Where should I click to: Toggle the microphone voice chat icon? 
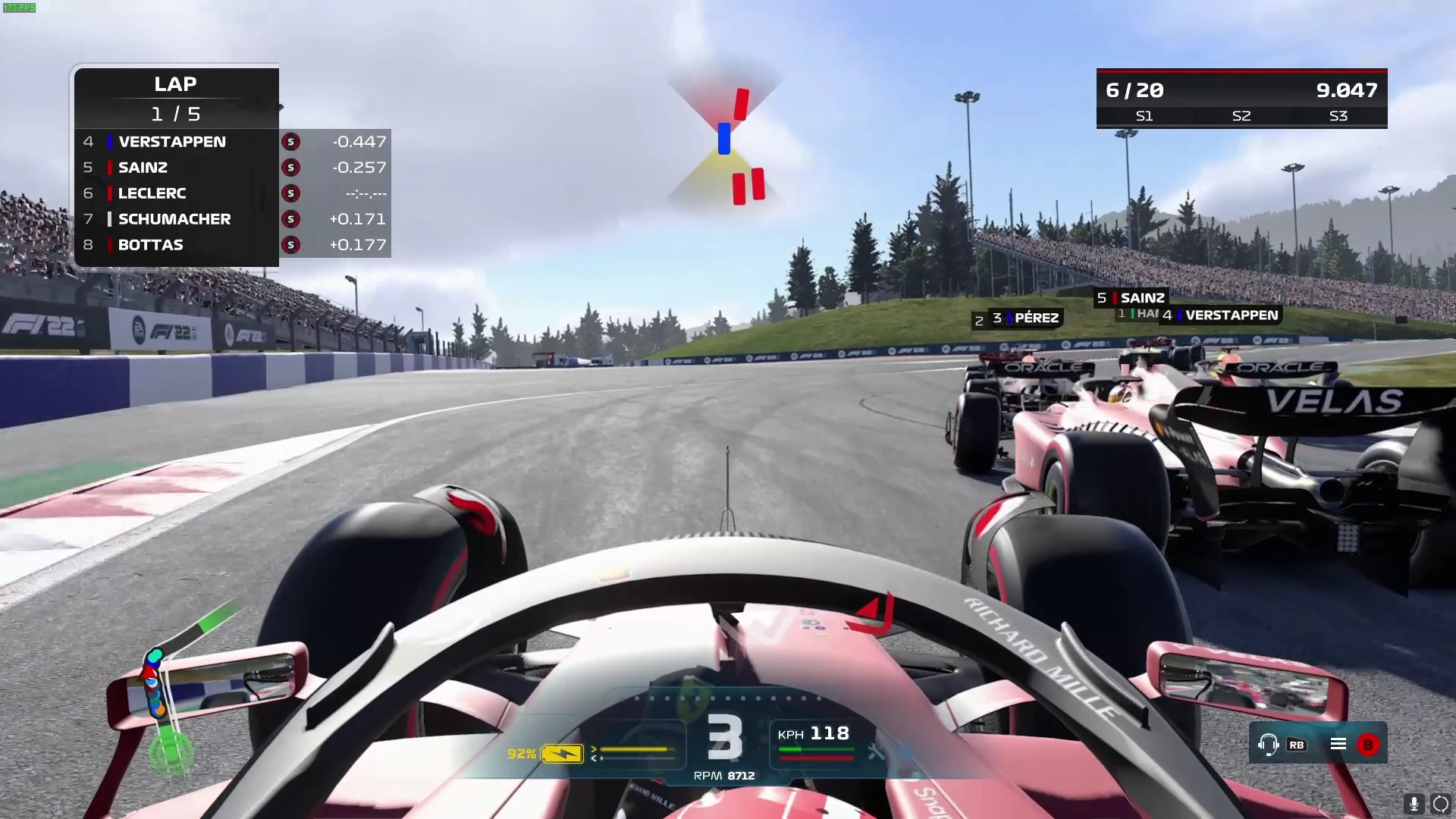tap(1413, 803)
